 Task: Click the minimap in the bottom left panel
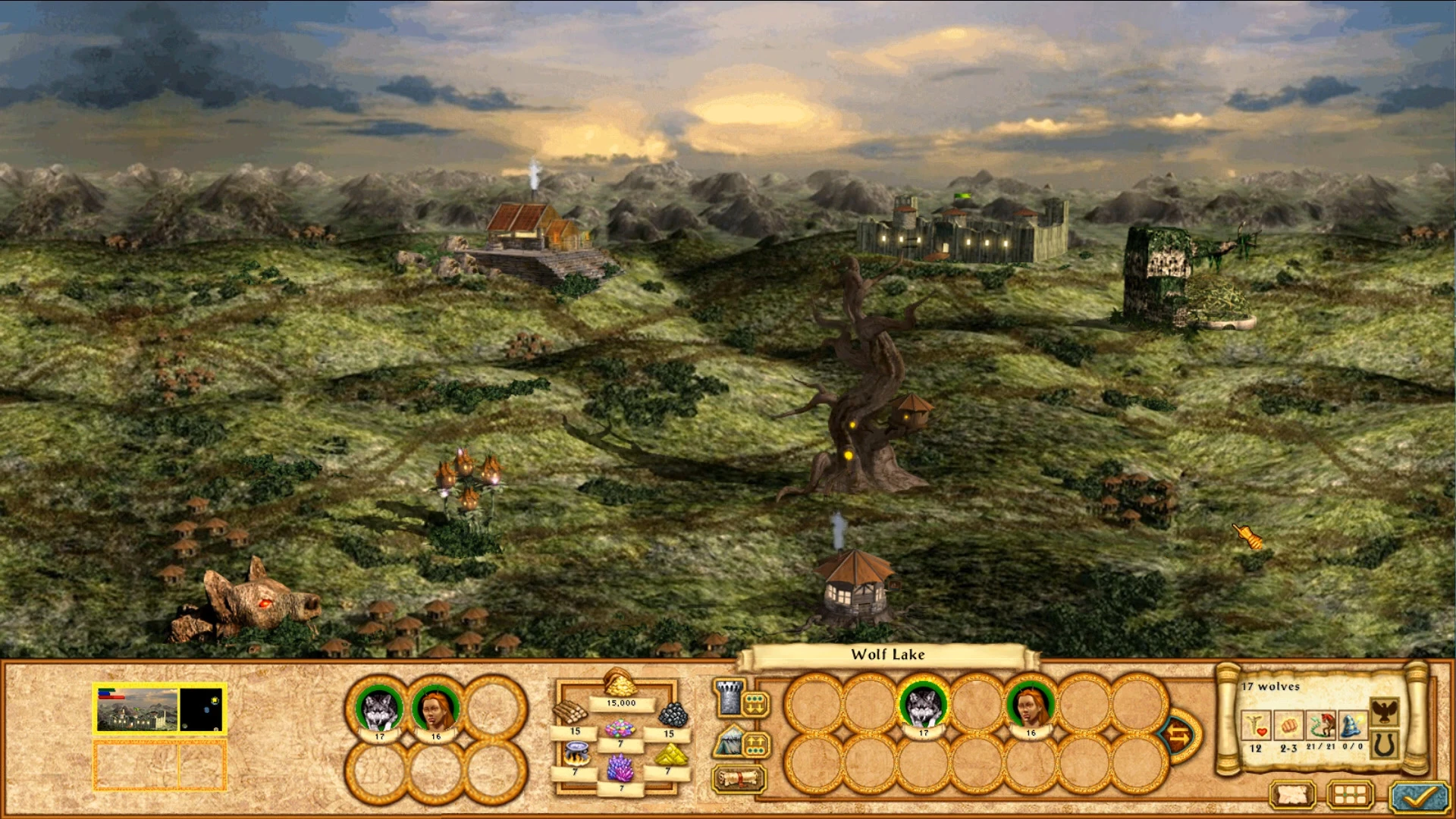[x=200, y=709]
